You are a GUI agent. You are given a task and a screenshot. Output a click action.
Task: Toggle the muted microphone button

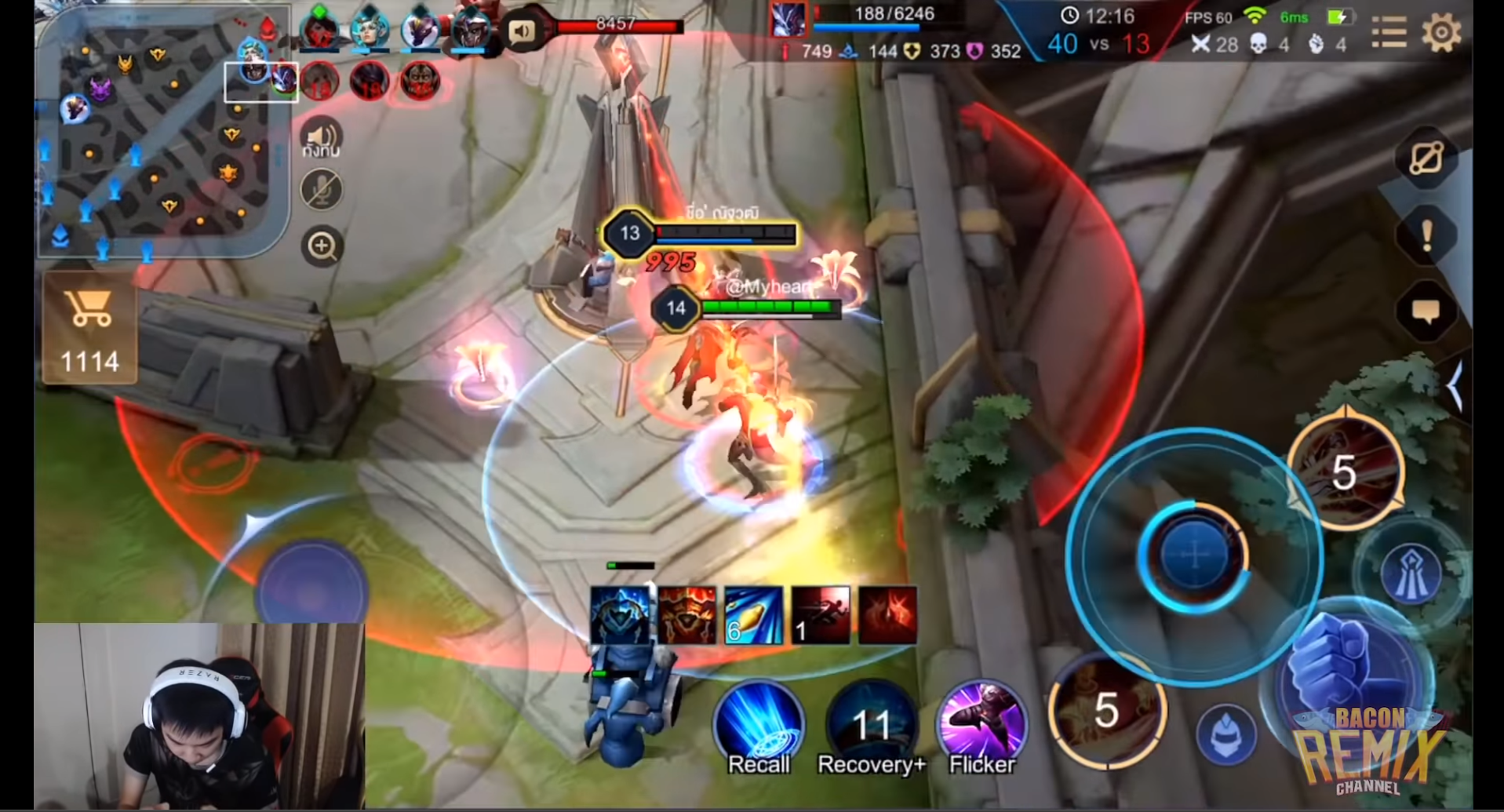pyautogui.click(x=322, y=190)
